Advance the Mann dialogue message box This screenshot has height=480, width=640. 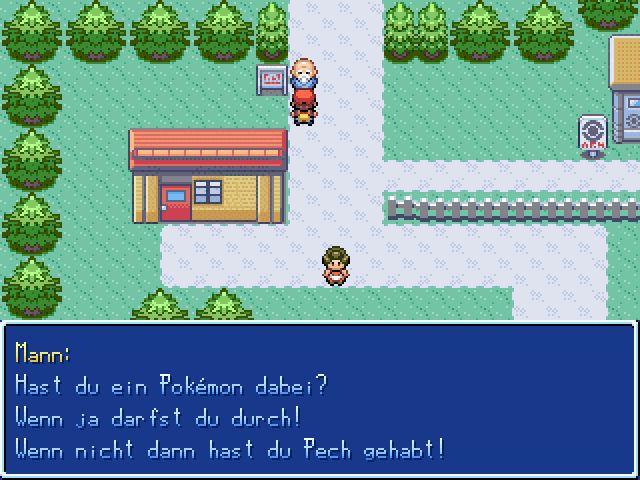320,400
